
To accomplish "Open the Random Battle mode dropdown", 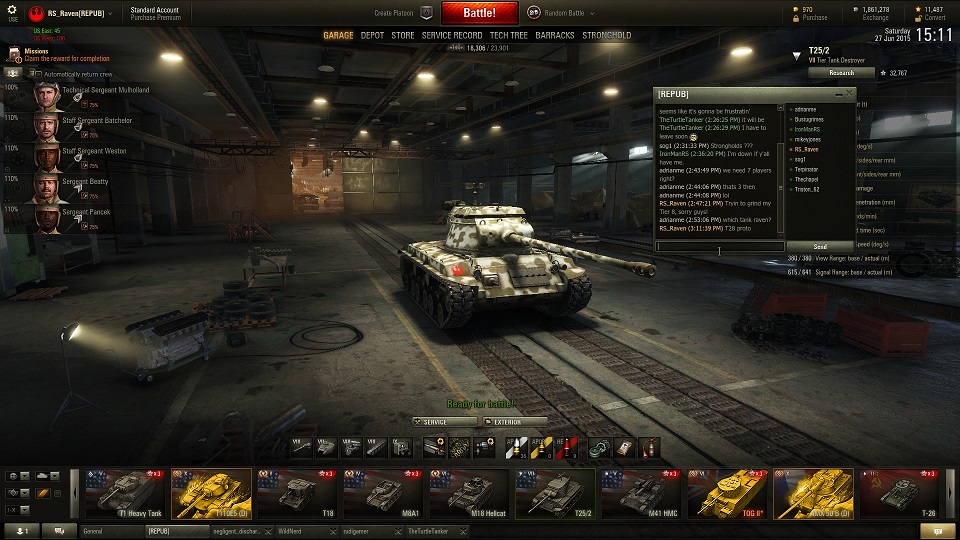I will tap(562, 14).
